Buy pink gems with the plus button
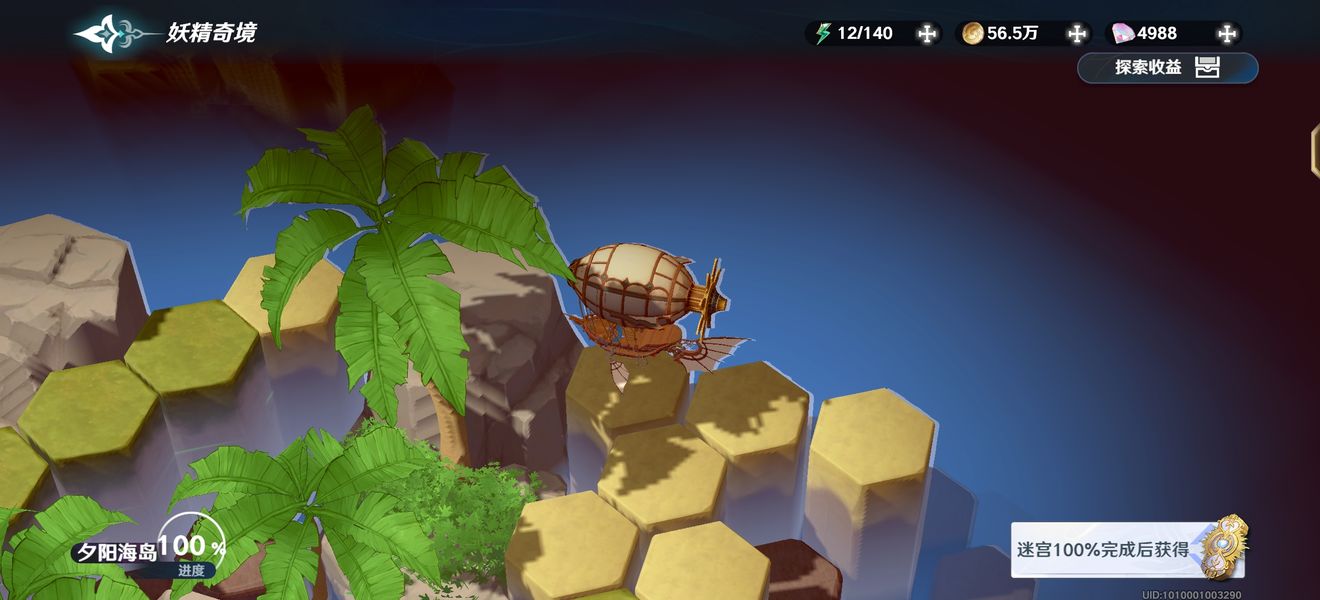The width and height of the screenshot is (1320, 600). tap(1227, 34)
